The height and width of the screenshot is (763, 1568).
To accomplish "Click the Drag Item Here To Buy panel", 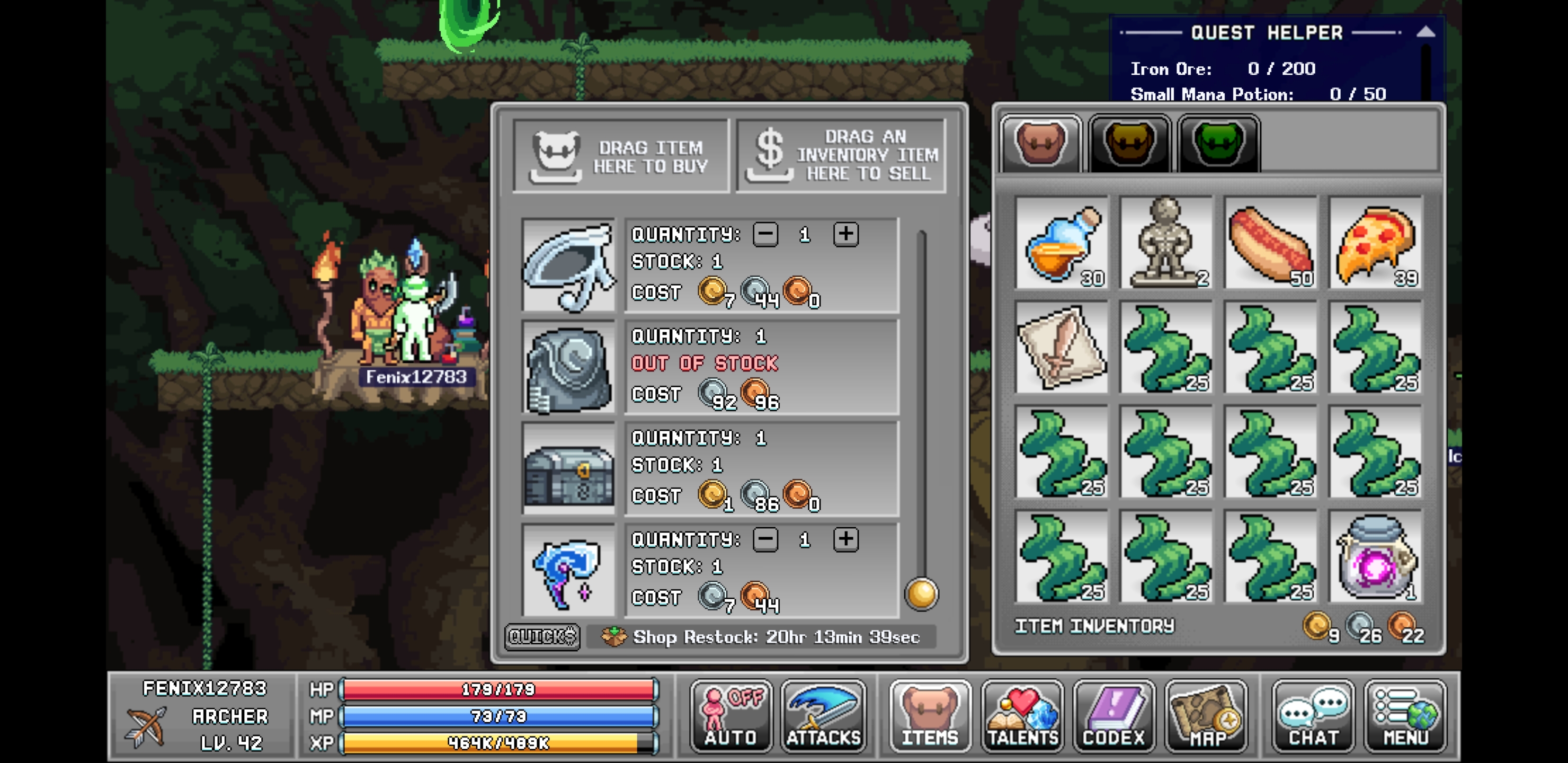I will [621, 155].
